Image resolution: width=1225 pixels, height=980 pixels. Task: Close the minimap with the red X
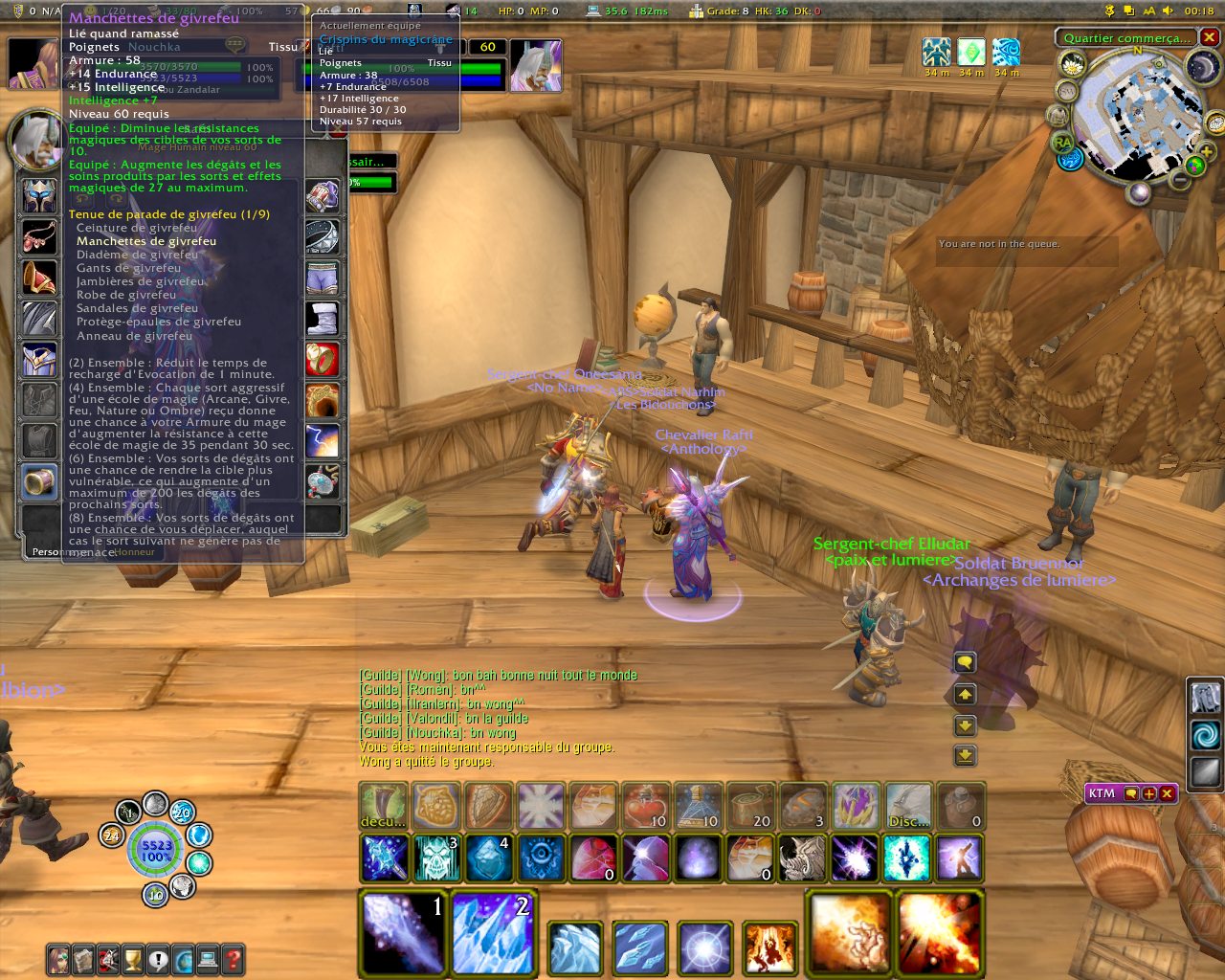coord(1210,37)
